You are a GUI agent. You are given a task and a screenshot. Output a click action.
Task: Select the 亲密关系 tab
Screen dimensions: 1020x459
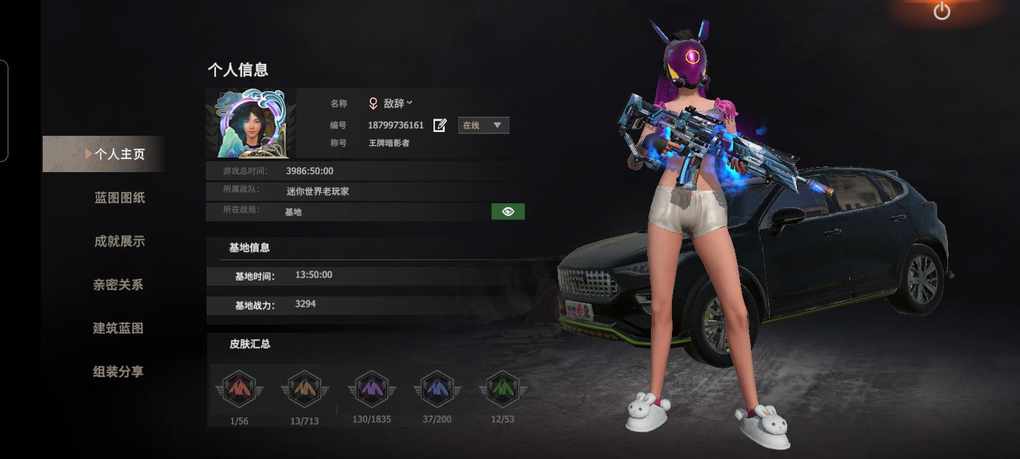118,285
